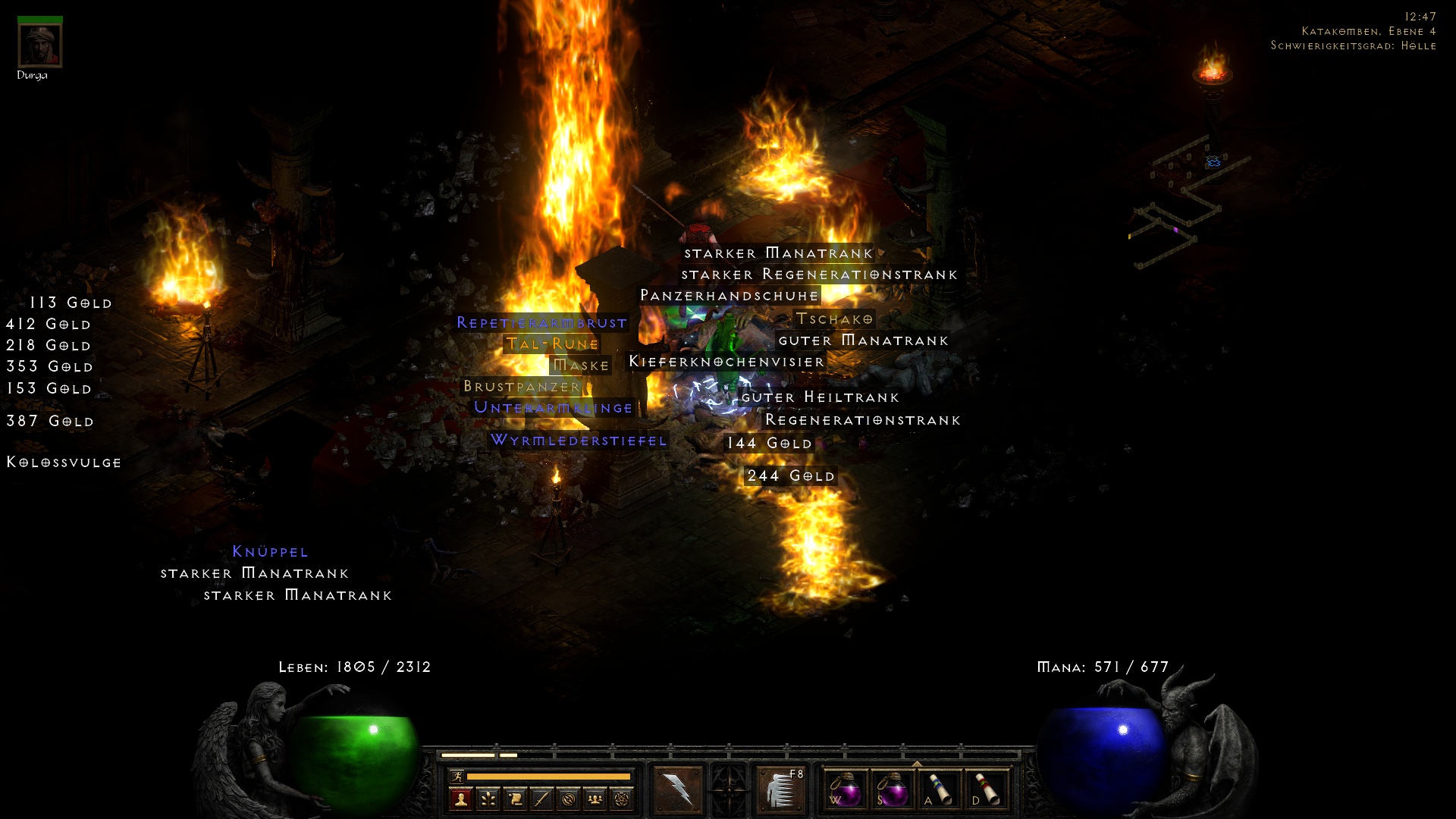Screen dimensions: 1456x819
Task: Pick up the Kolossvulge
Action: click(x=64, y=462)
